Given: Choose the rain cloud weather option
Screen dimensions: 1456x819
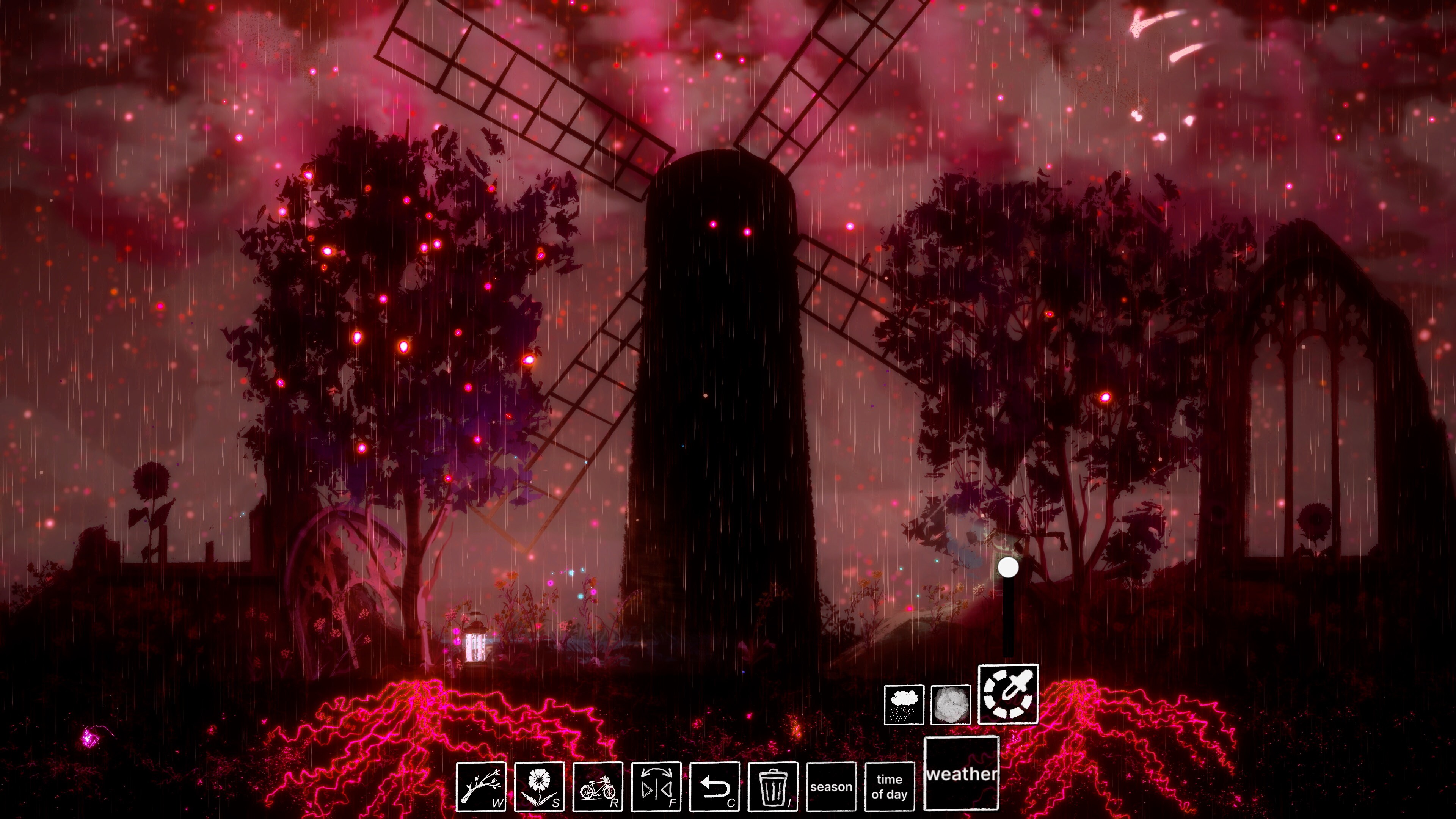Looking at the screenshot, I should [904, 705].
